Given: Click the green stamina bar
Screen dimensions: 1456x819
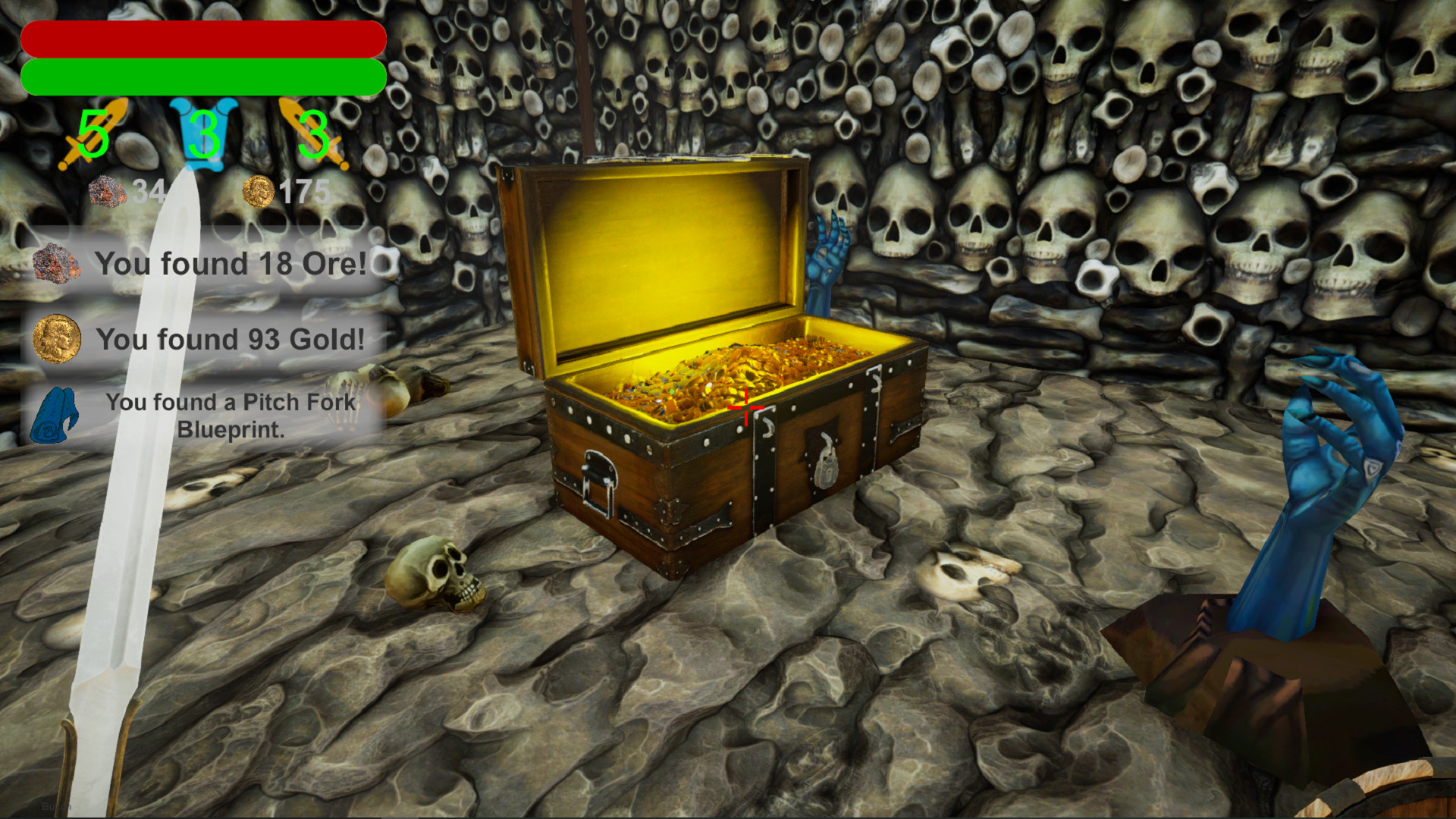Looking at the screenshot, I should coord(203,76).
